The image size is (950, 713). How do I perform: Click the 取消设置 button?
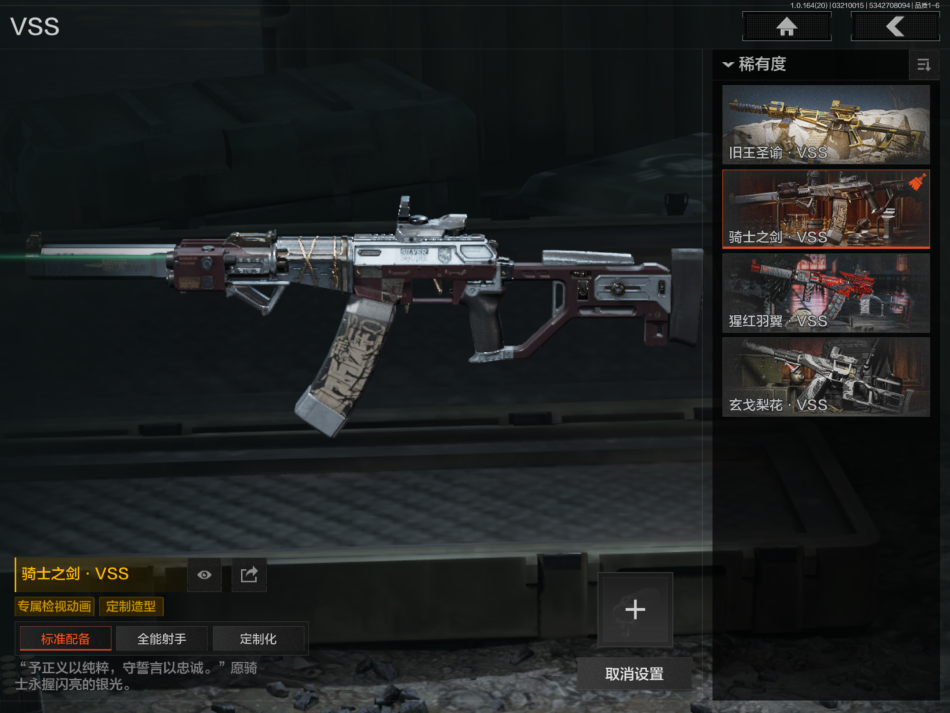pyautogui.click(x=634, y=673)
